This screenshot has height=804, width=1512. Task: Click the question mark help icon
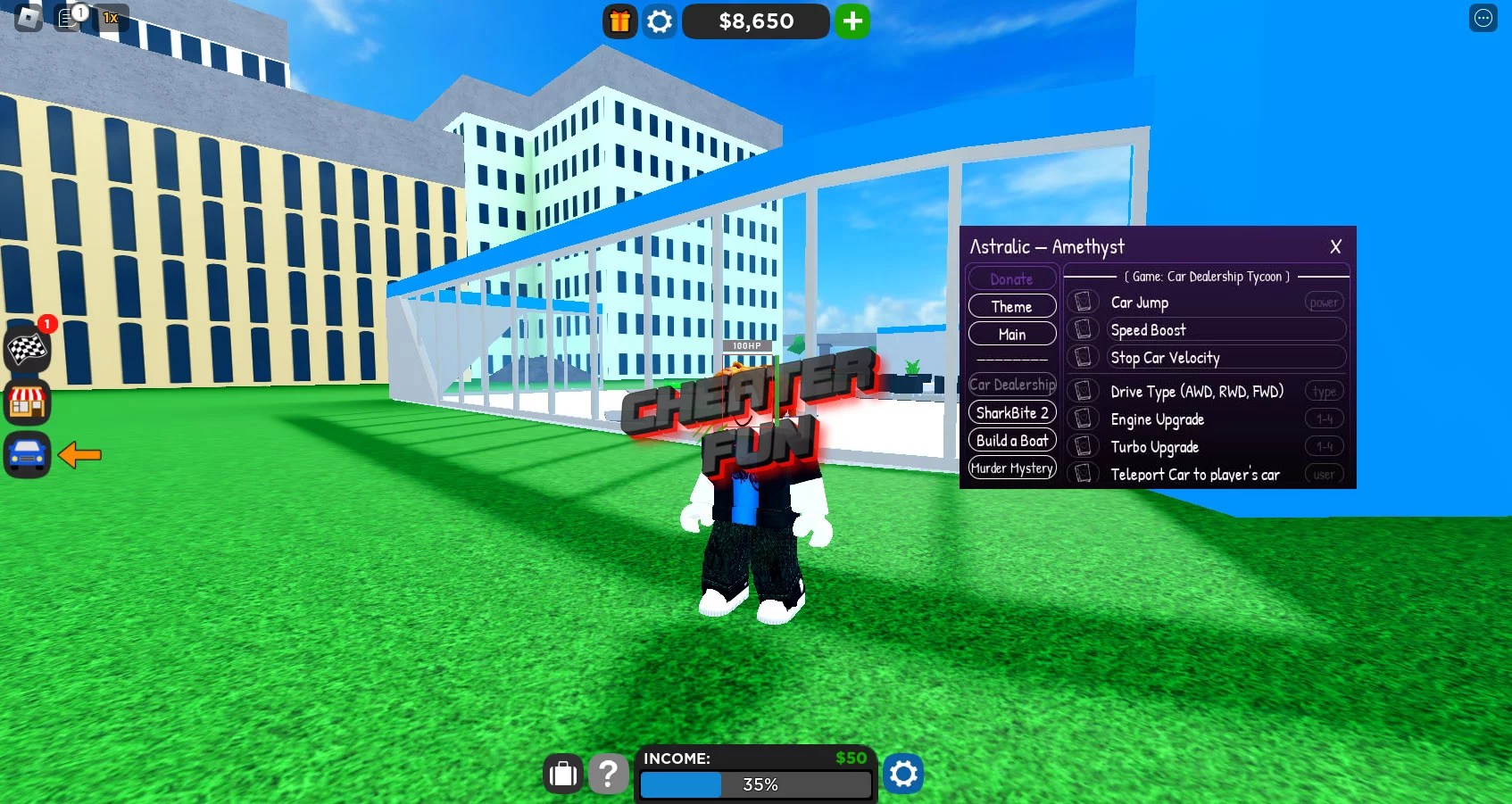pos(609,774)
